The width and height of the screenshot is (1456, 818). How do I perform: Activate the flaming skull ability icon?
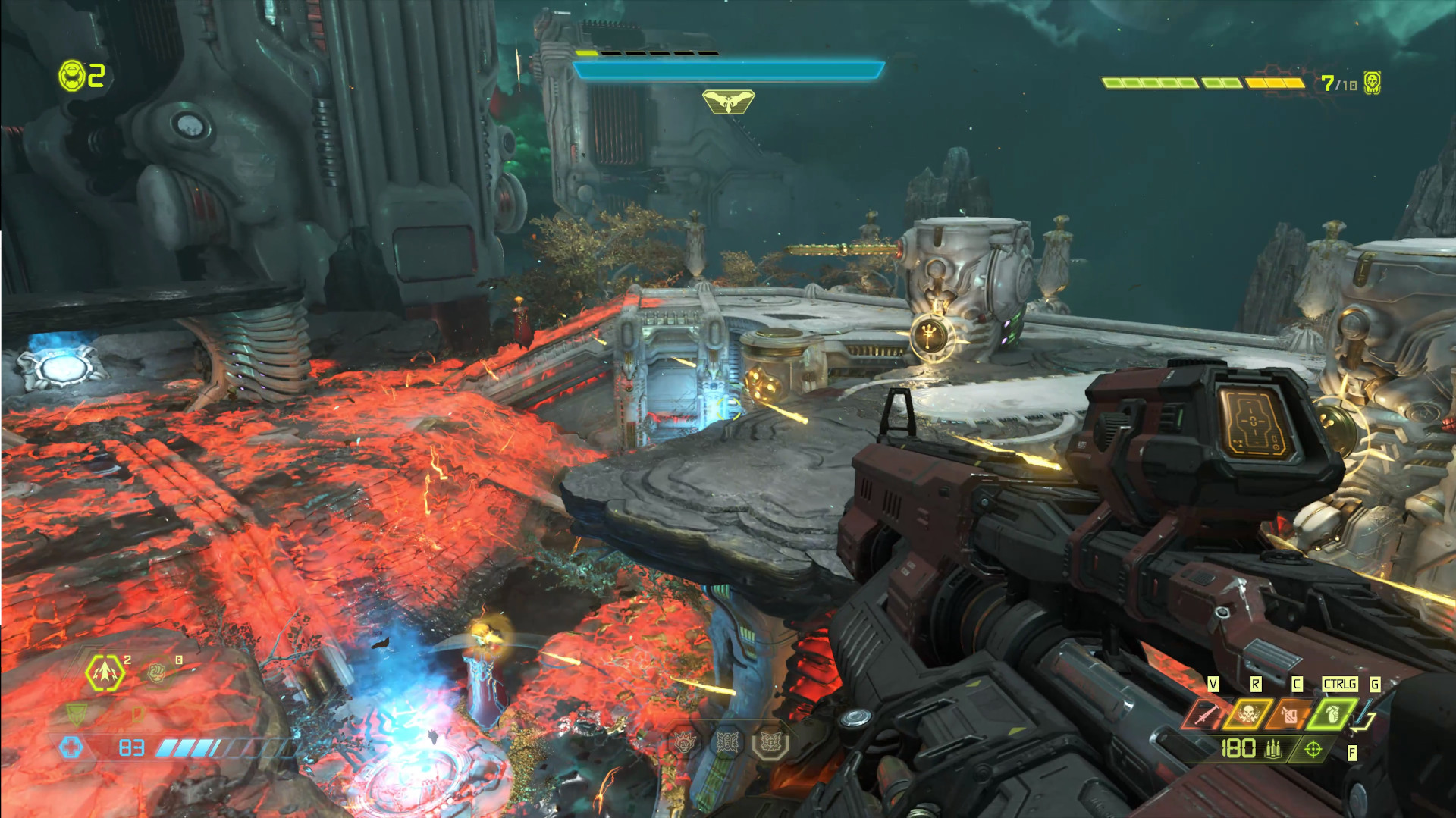tap(1247, 714)
